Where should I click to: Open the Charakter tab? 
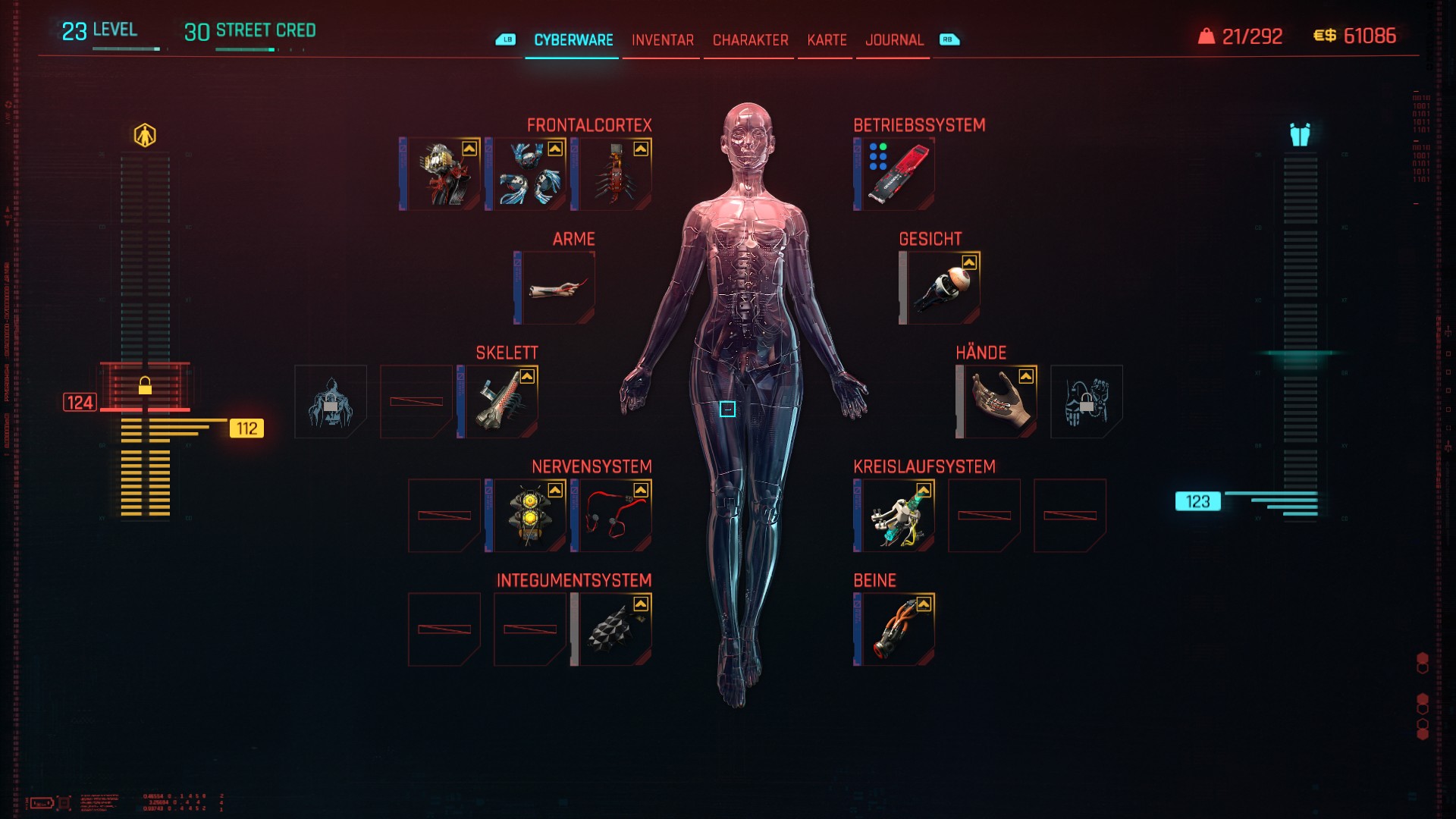tap(750, 40)
